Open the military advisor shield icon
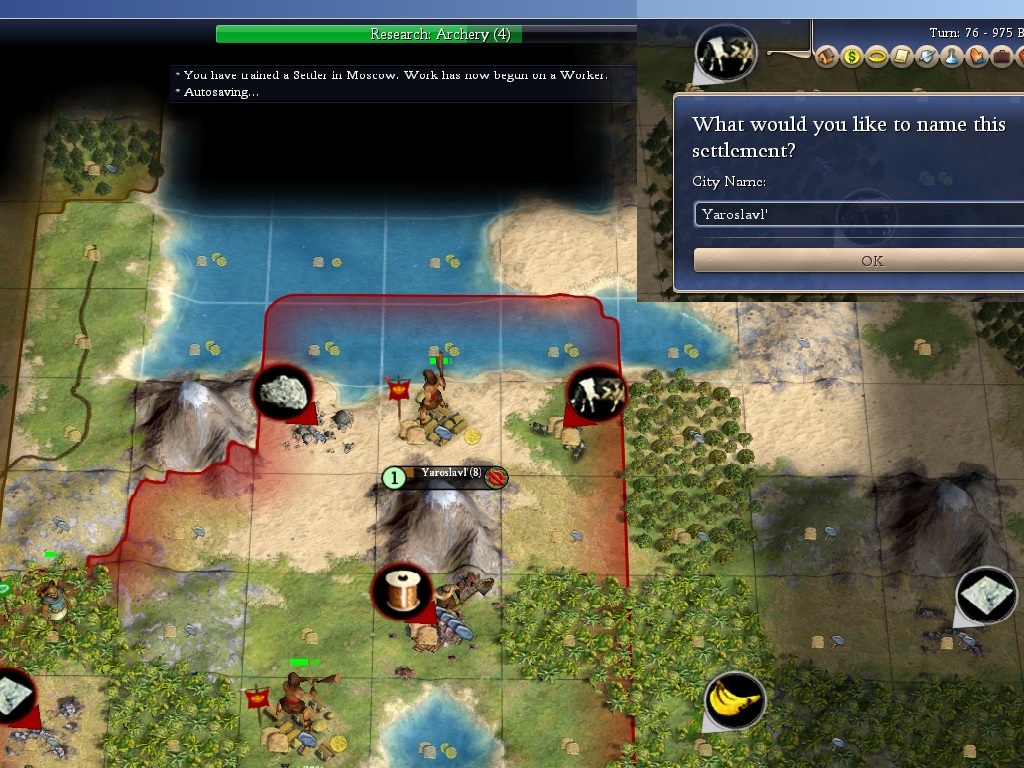Viewport: 1024px width, 768px height. point(925,57)
